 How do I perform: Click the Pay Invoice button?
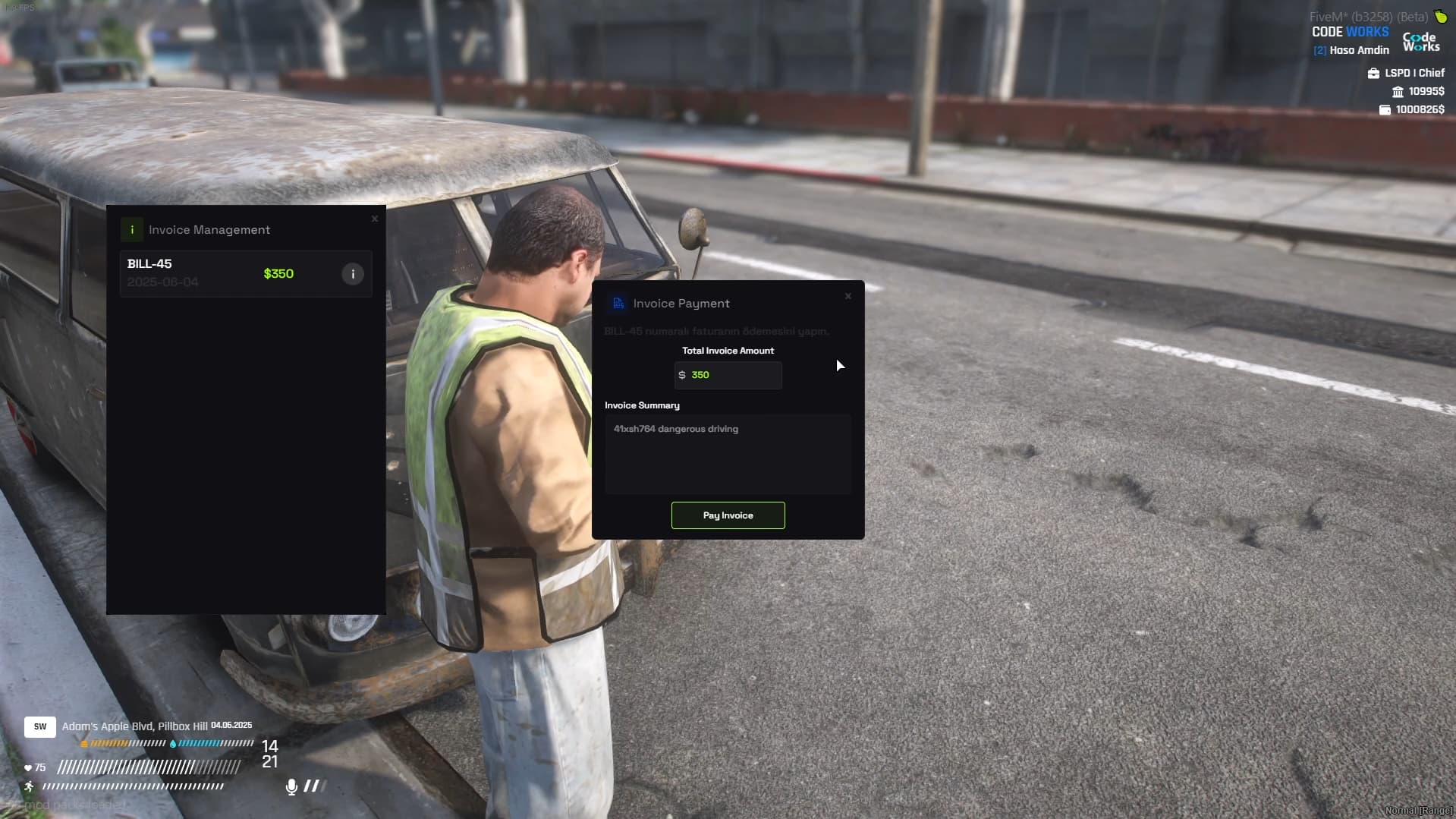(x=728, y=515)
